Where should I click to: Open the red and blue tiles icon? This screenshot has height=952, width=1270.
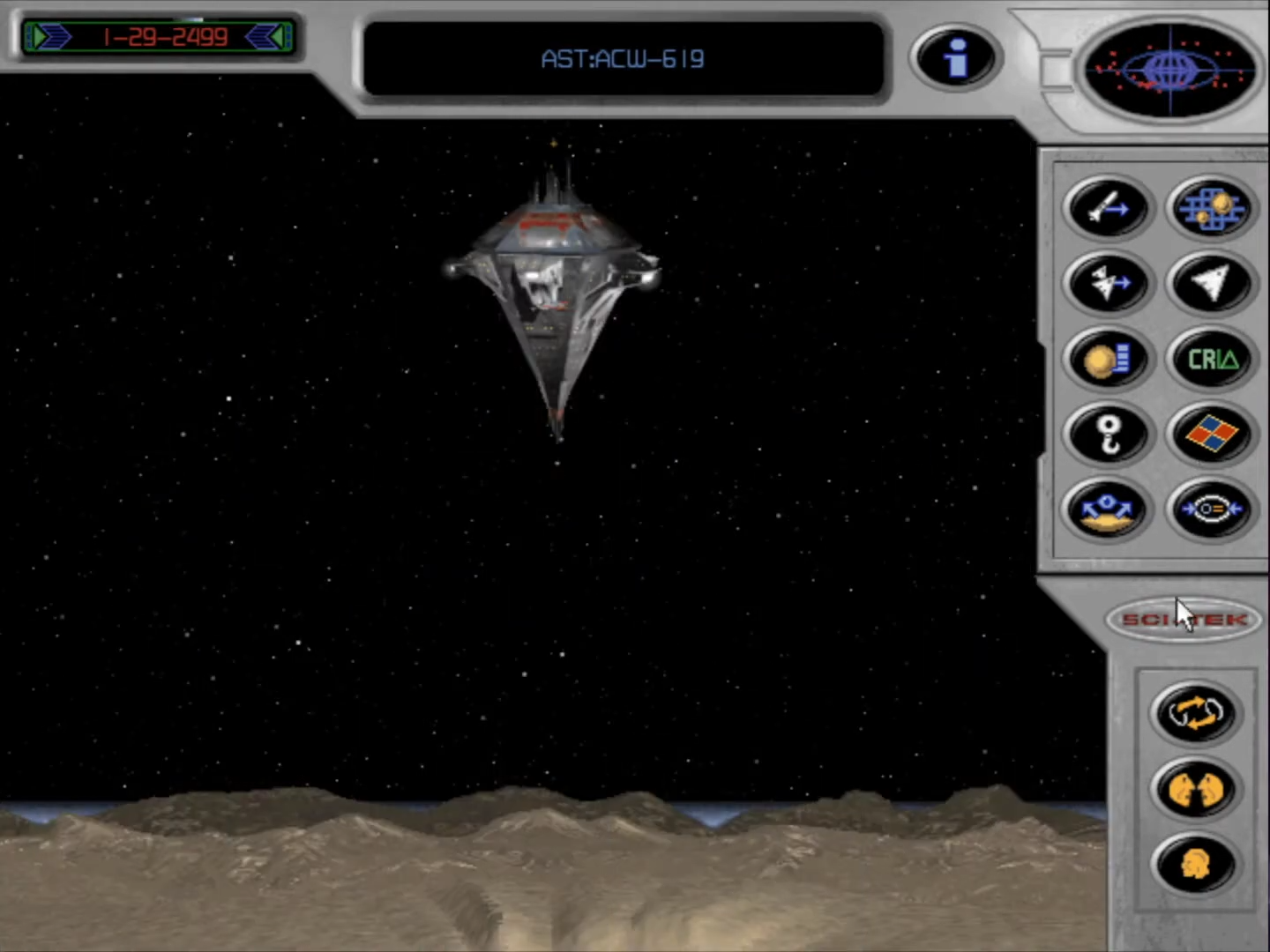pos(1211,434)
